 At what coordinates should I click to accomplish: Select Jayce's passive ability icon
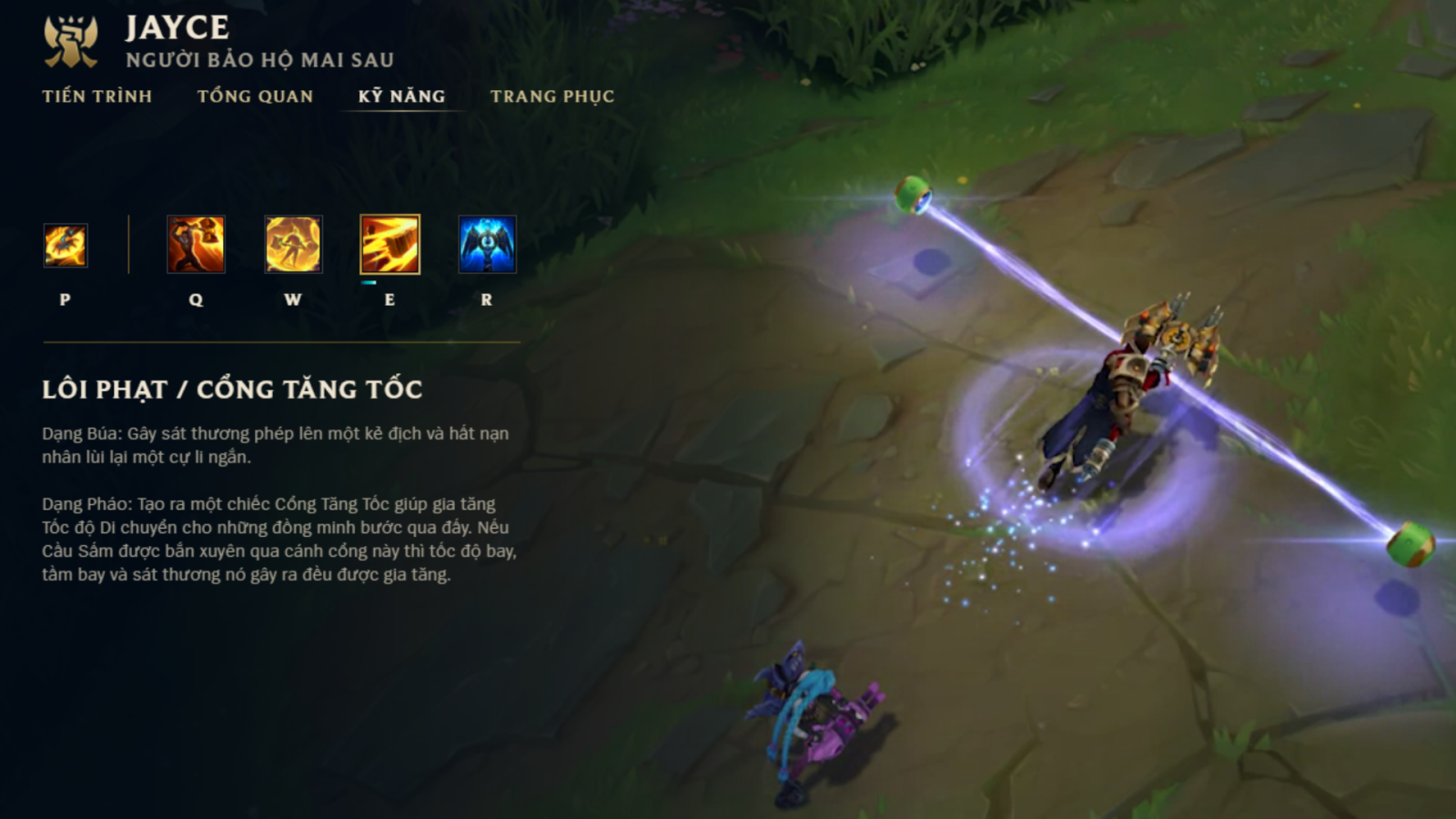pyautogui.click(x=66, y=246)
